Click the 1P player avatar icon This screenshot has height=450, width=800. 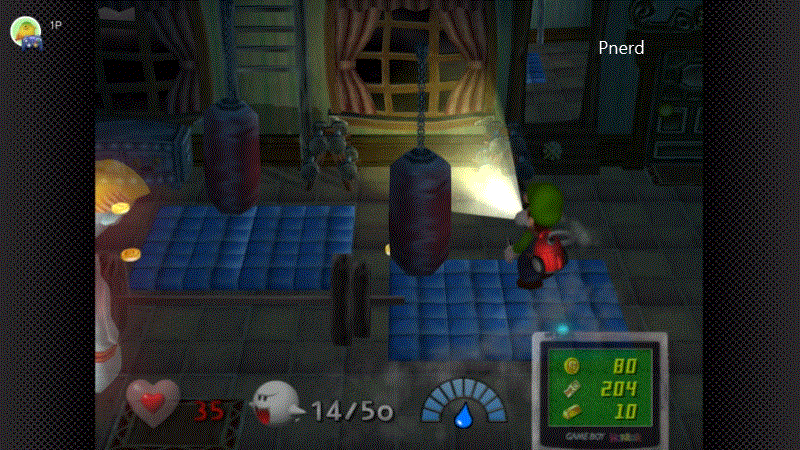(x=26, y=31)
